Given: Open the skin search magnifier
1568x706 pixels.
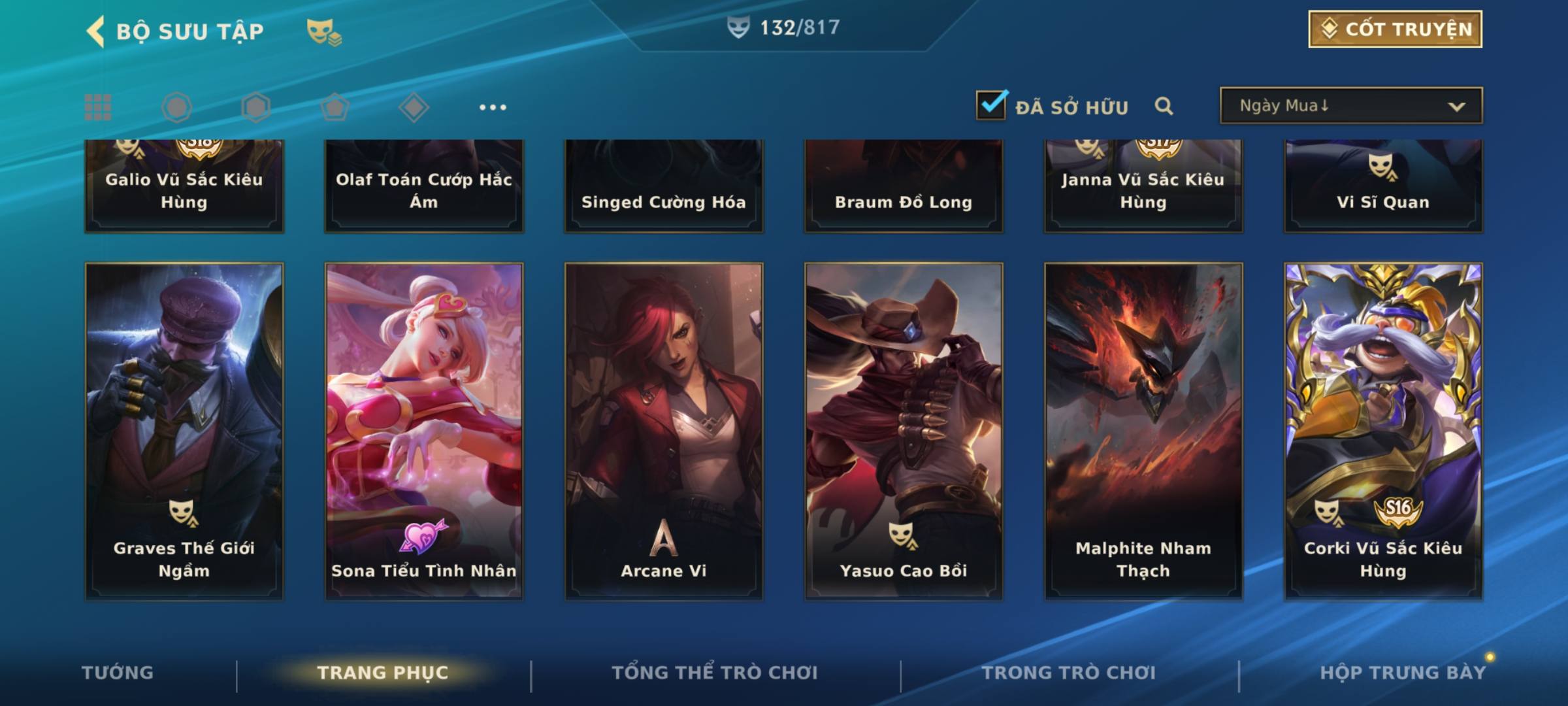Looking at the screenshot, I should (x=1164, y=106).
